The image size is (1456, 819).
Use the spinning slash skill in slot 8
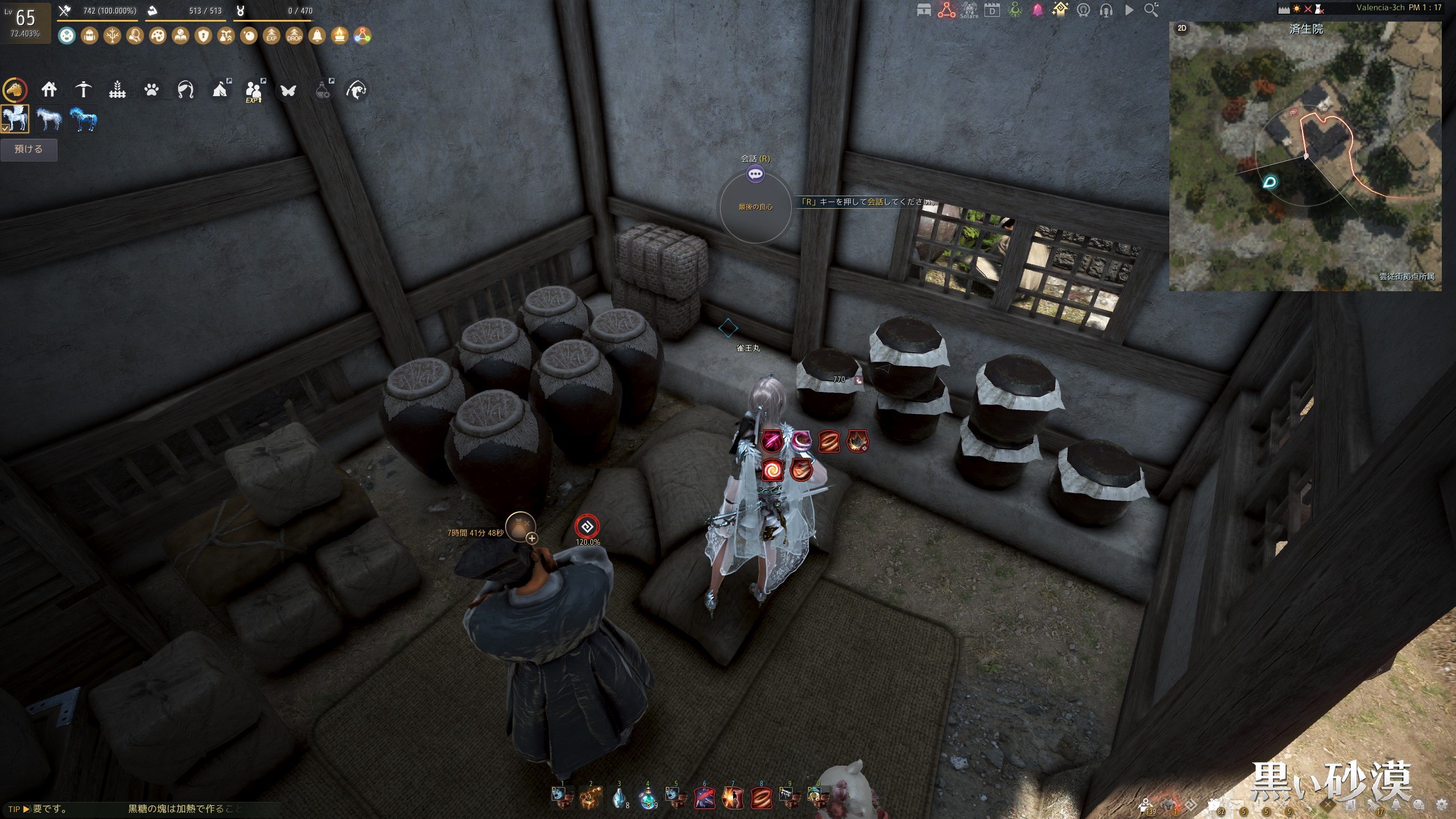coord(761,798)
